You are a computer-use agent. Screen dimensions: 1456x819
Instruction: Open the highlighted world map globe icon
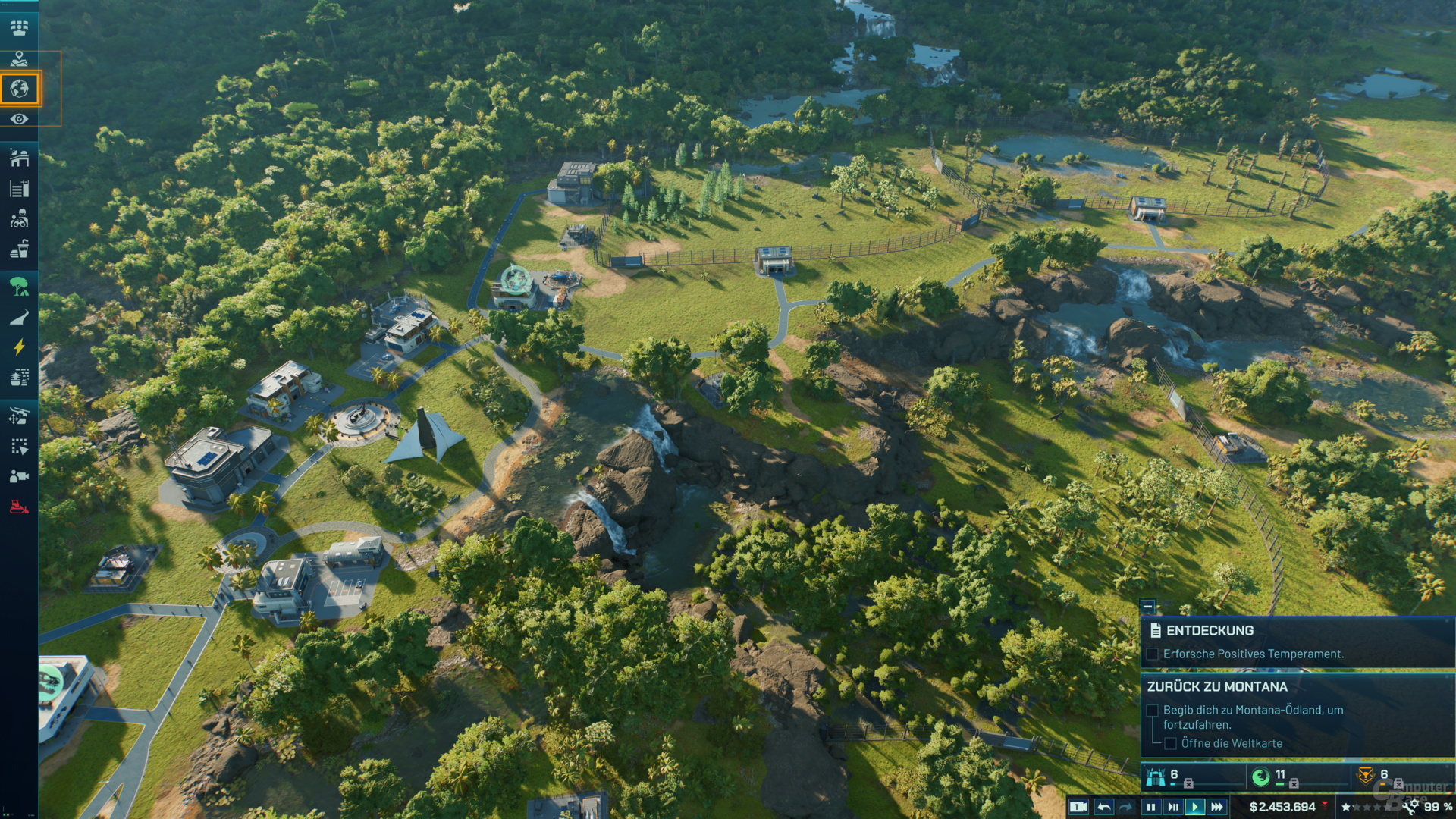tap(20, 89)
